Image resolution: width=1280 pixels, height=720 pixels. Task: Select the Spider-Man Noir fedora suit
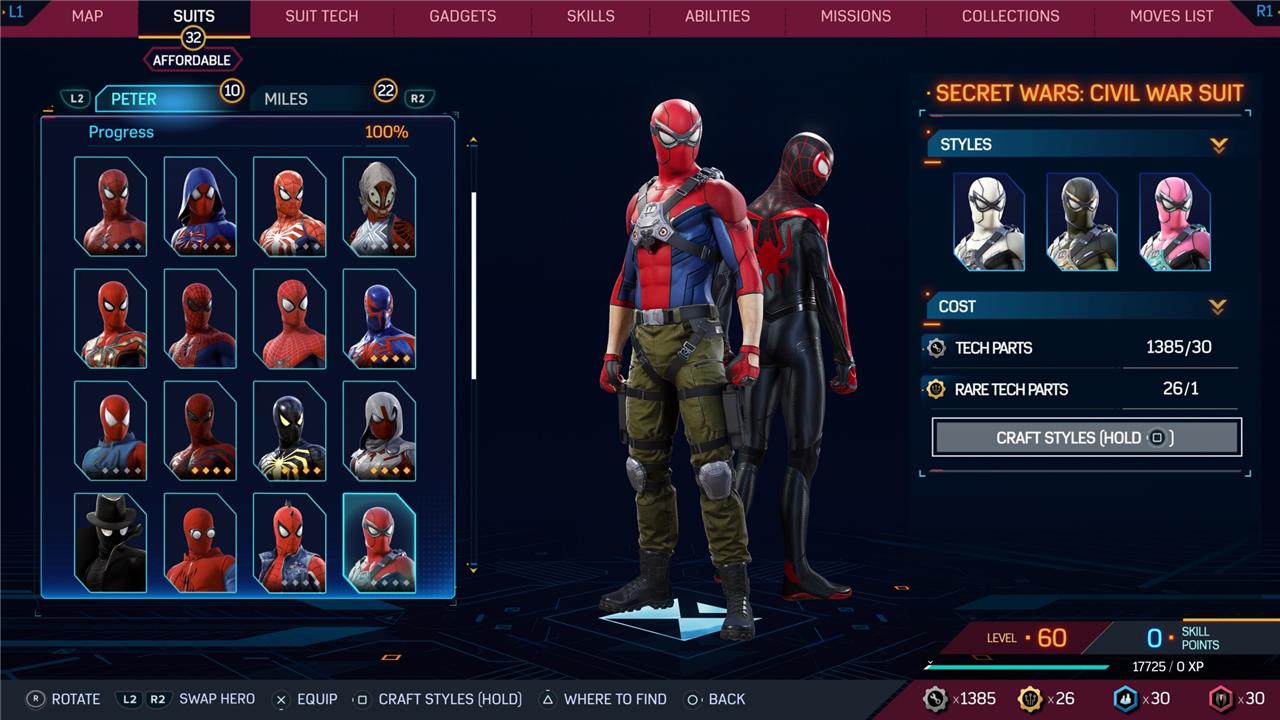pos(110,543)
